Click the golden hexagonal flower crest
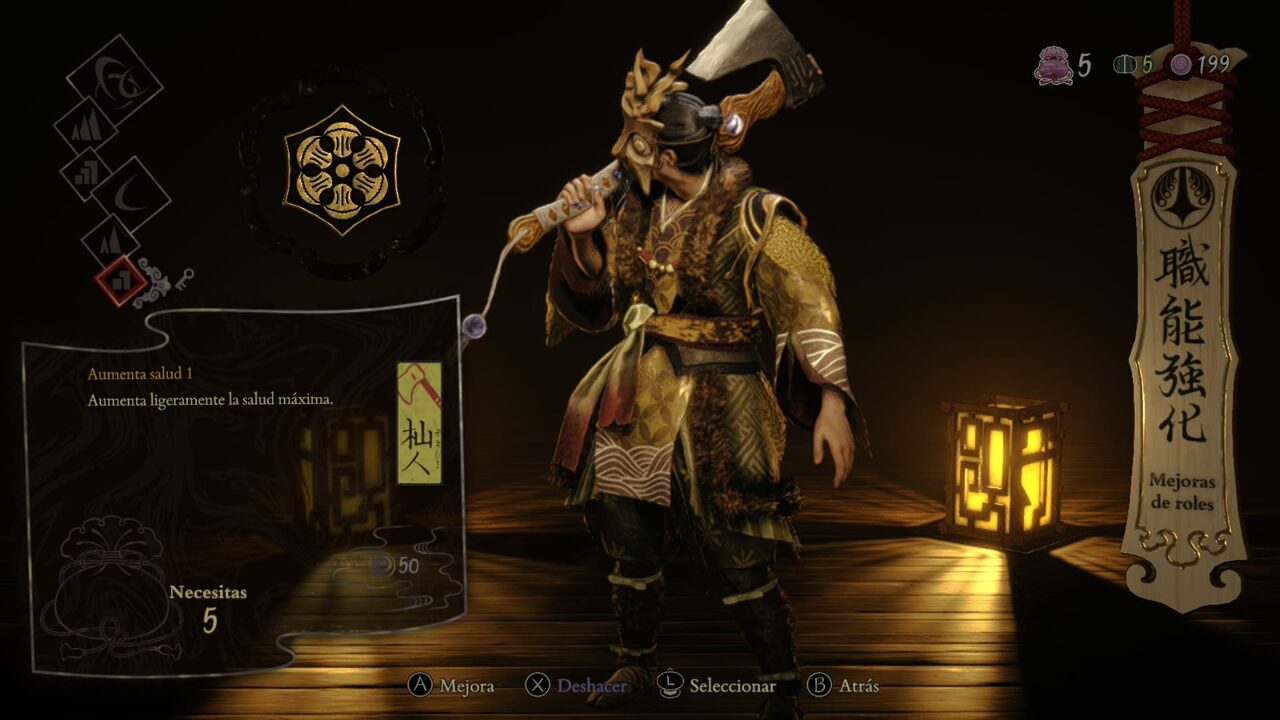This screenshot has width=1280, height=720. (342, 170)
